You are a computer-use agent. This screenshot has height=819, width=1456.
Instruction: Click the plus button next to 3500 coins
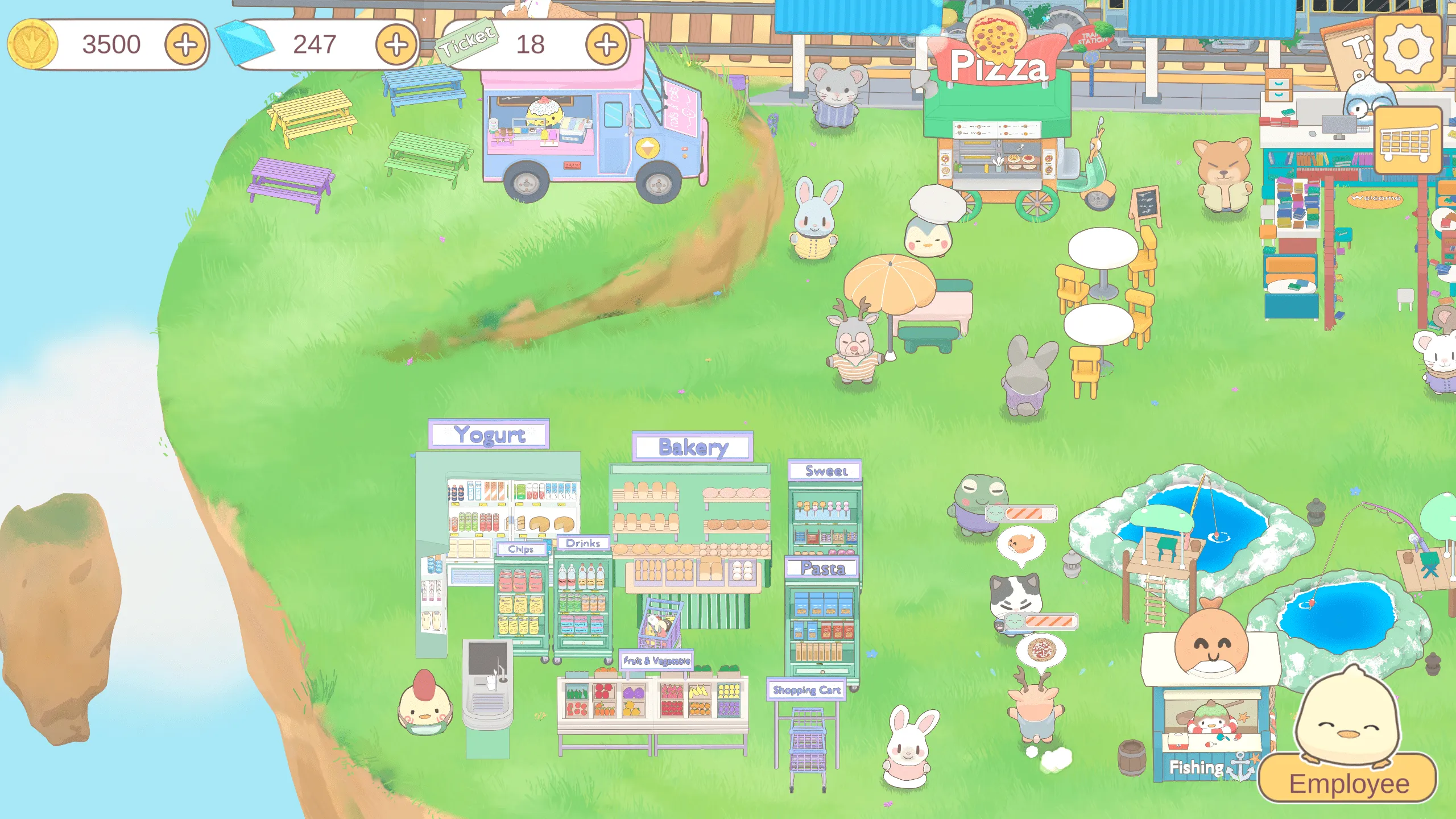tap(187, 45)
